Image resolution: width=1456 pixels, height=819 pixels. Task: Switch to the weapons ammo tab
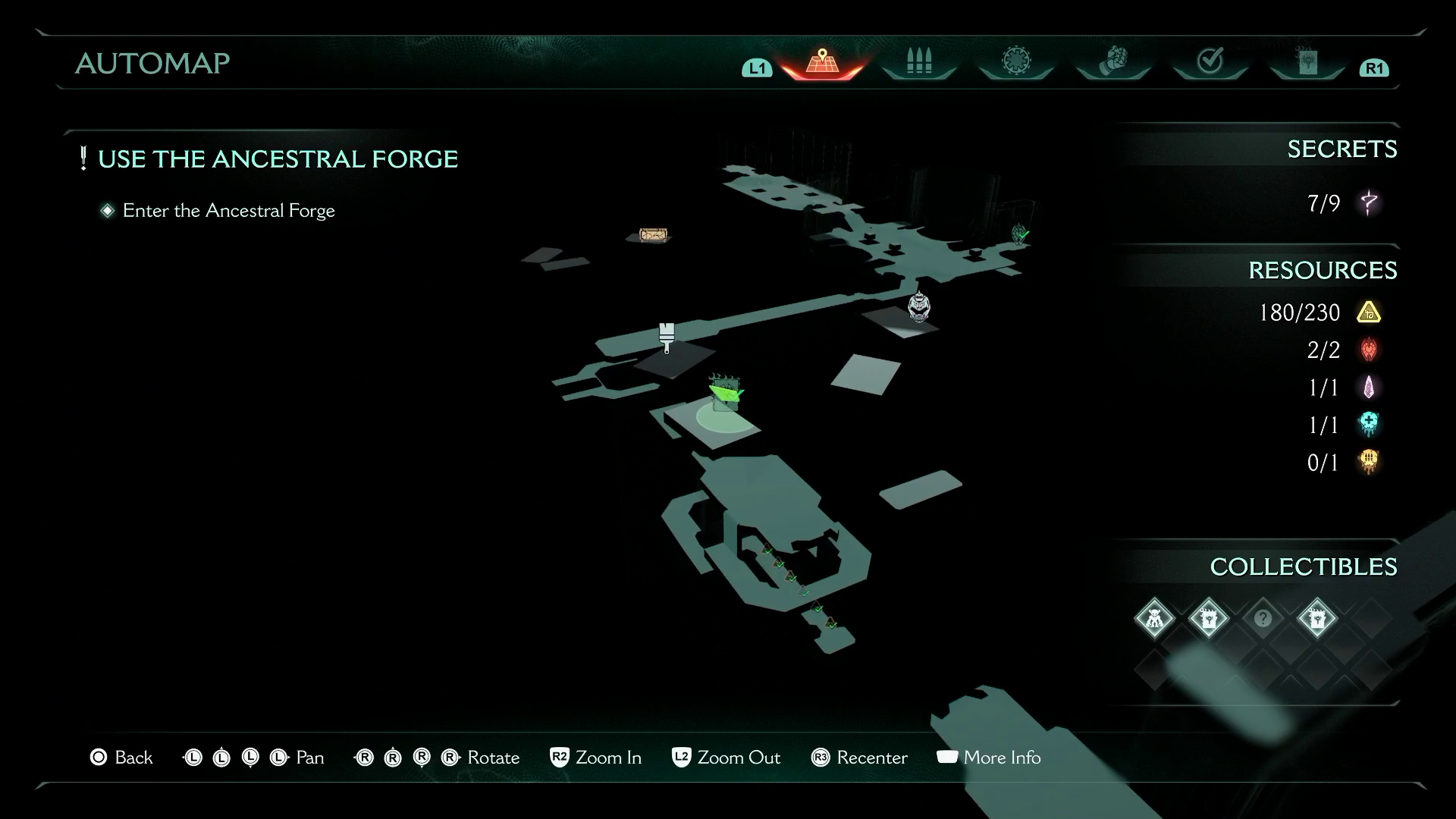[918, 61]
